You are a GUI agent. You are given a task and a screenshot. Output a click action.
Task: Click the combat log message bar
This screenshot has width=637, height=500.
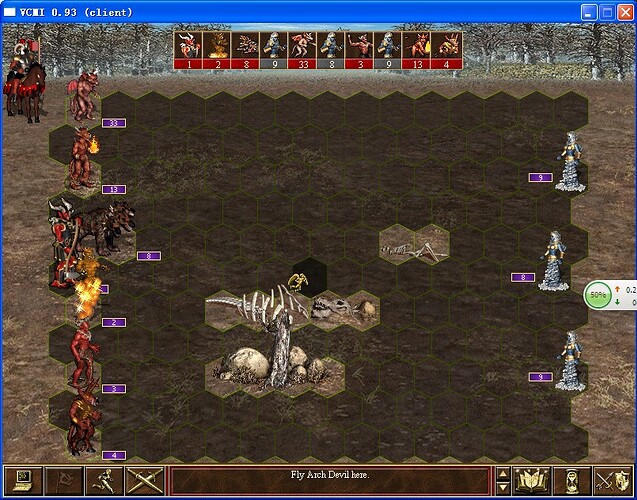point(329,474)
